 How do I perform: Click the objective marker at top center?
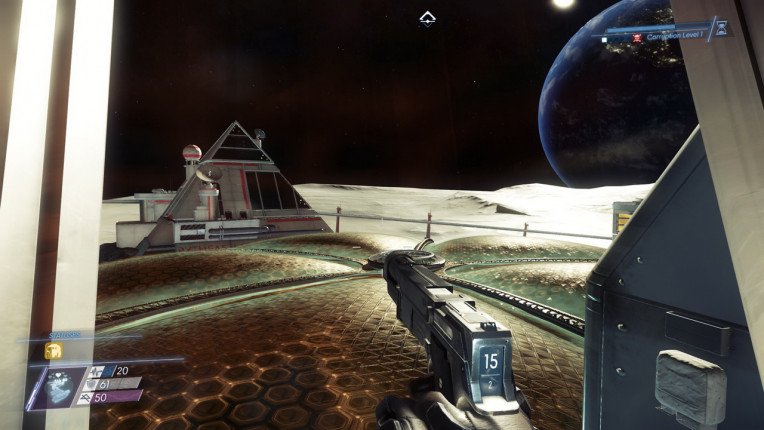pyautogui.click(x=427, y=17)
